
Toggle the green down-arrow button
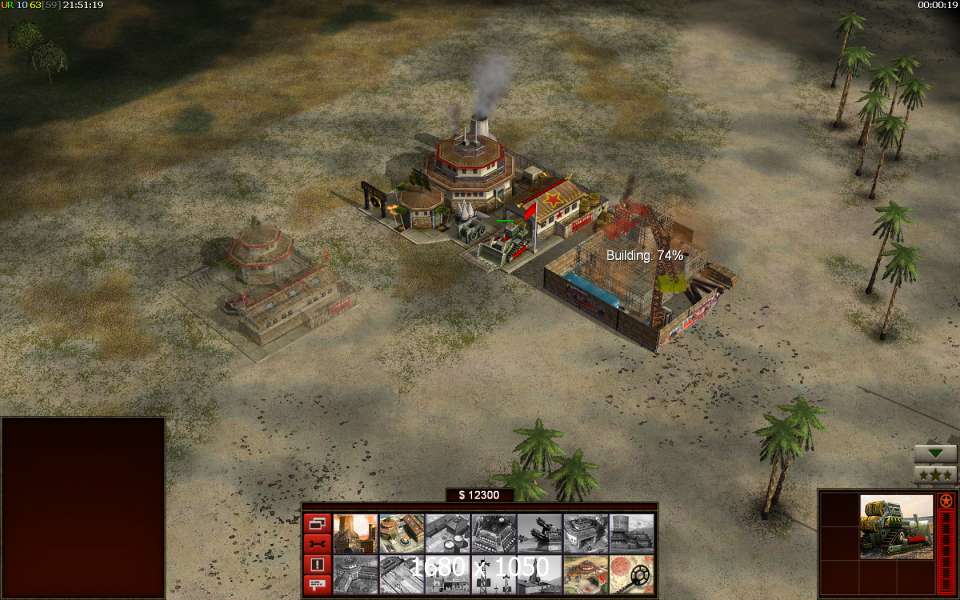point(935,453)
